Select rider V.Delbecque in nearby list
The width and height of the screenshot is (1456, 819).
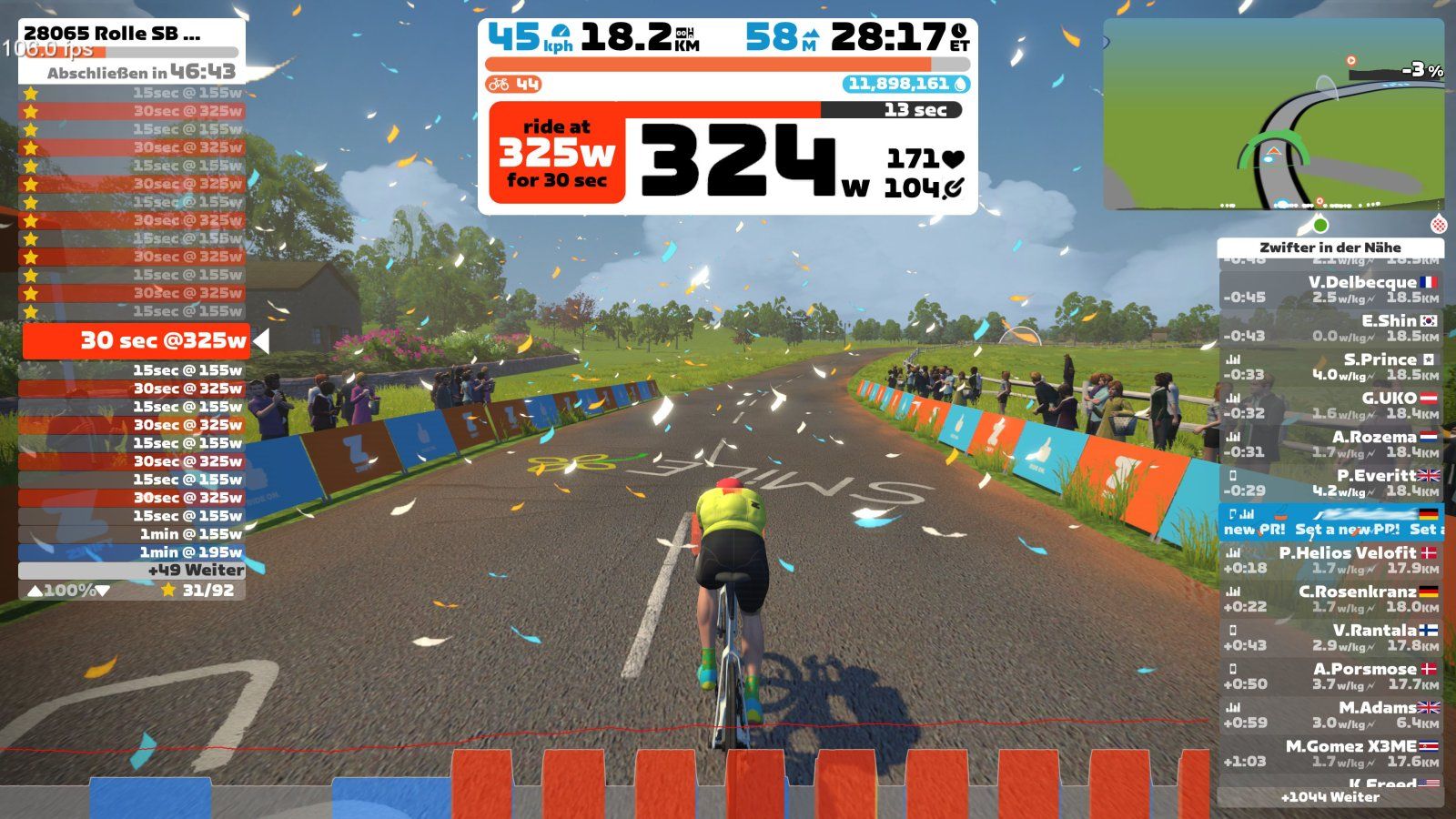[1330, 289]
